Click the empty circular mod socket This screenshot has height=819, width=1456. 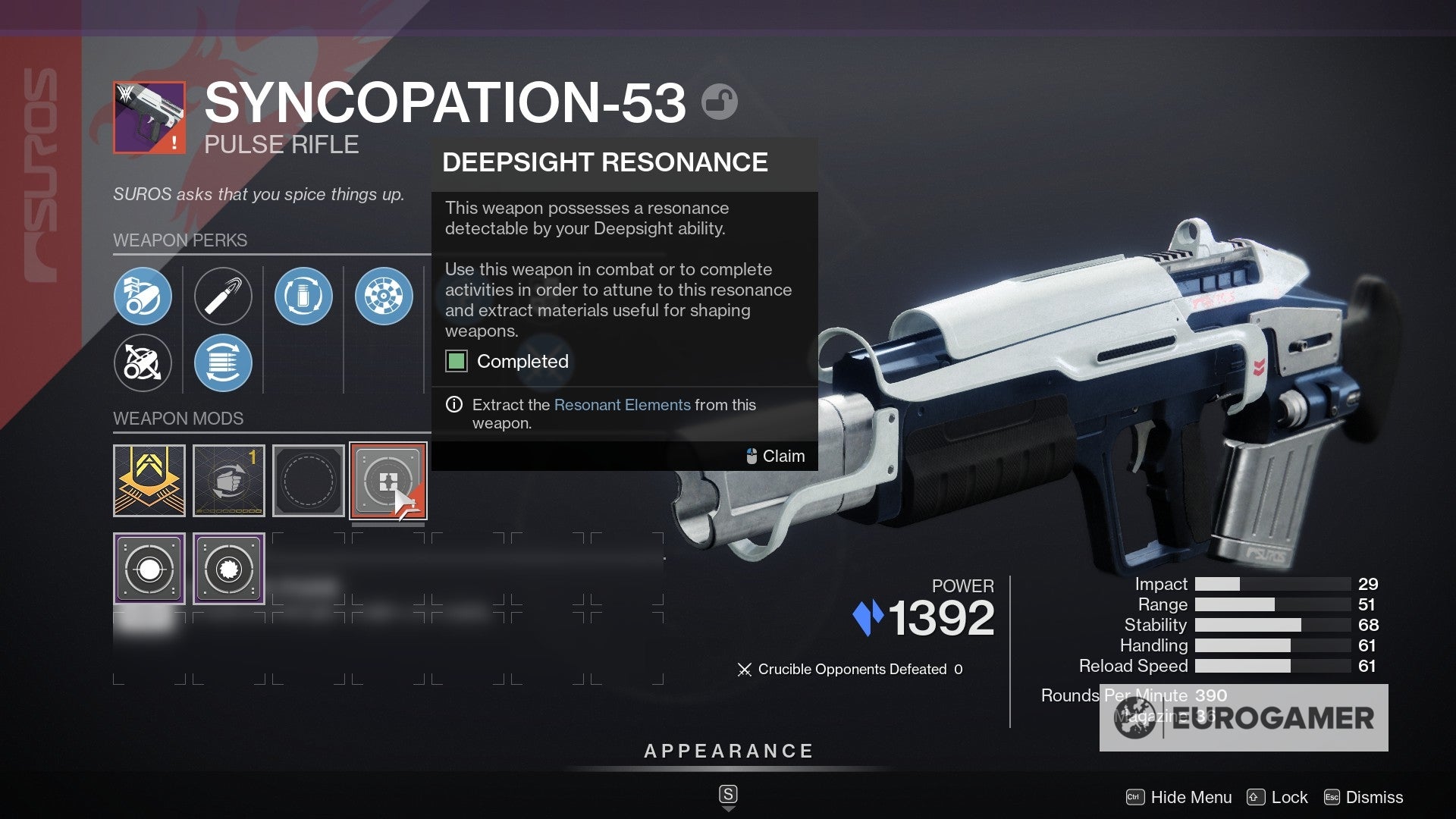pos(309,481)
